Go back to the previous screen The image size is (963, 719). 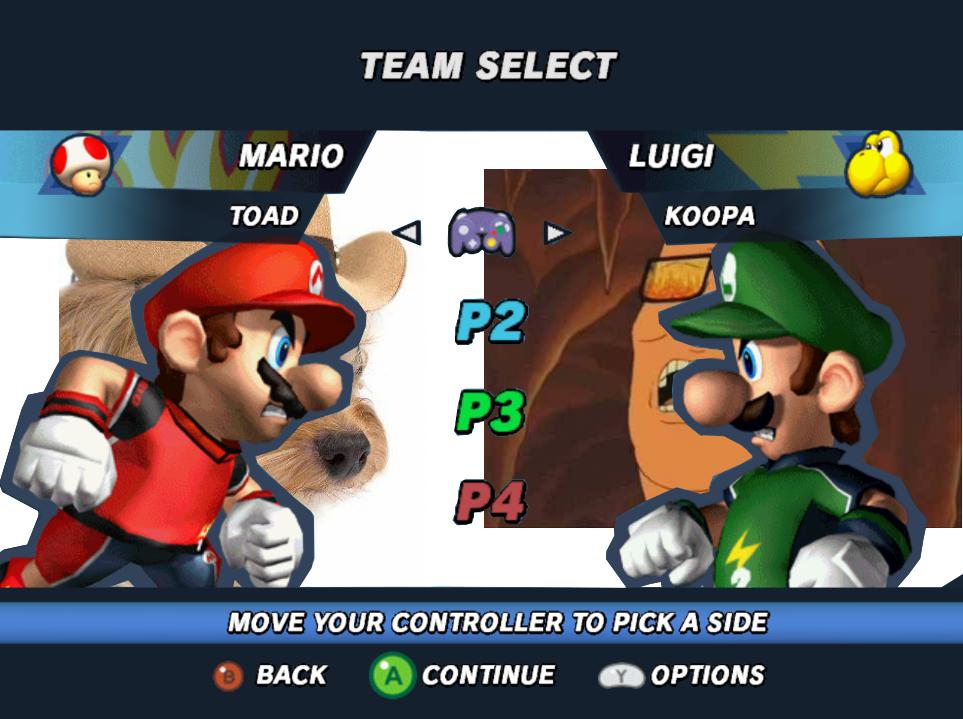point(270,676)
